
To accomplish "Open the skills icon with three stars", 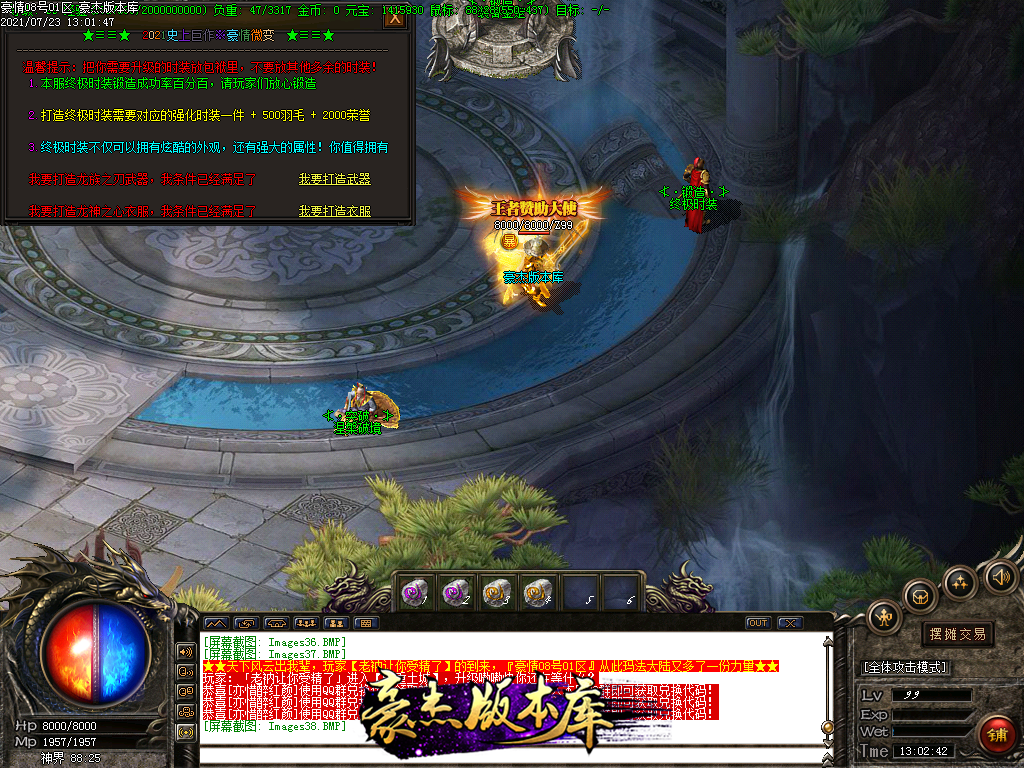I will coord(960,582).
